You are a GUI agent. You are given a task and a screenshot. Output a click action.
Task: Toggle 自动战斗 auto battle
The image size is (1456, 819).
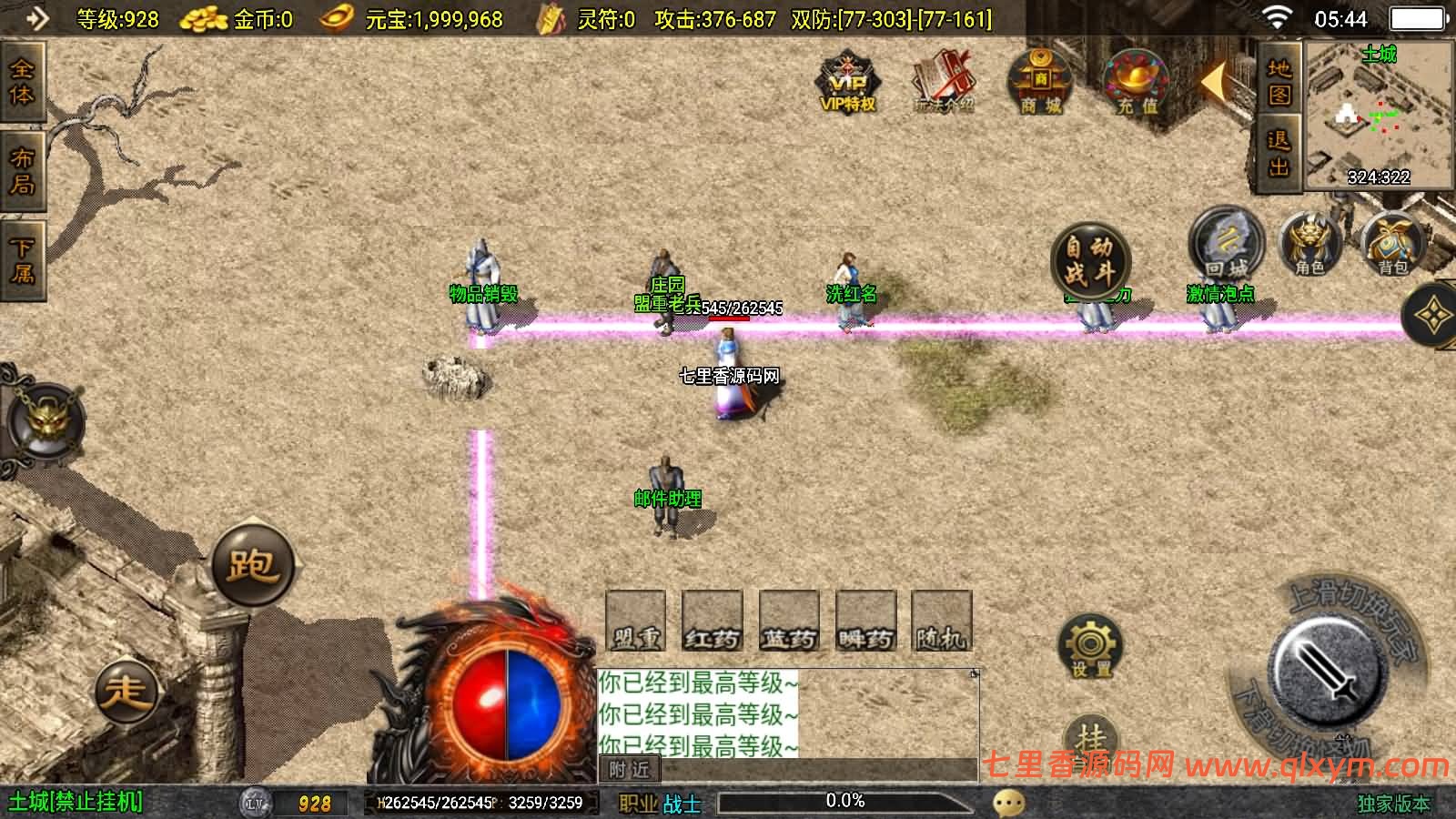[1089, 259]
